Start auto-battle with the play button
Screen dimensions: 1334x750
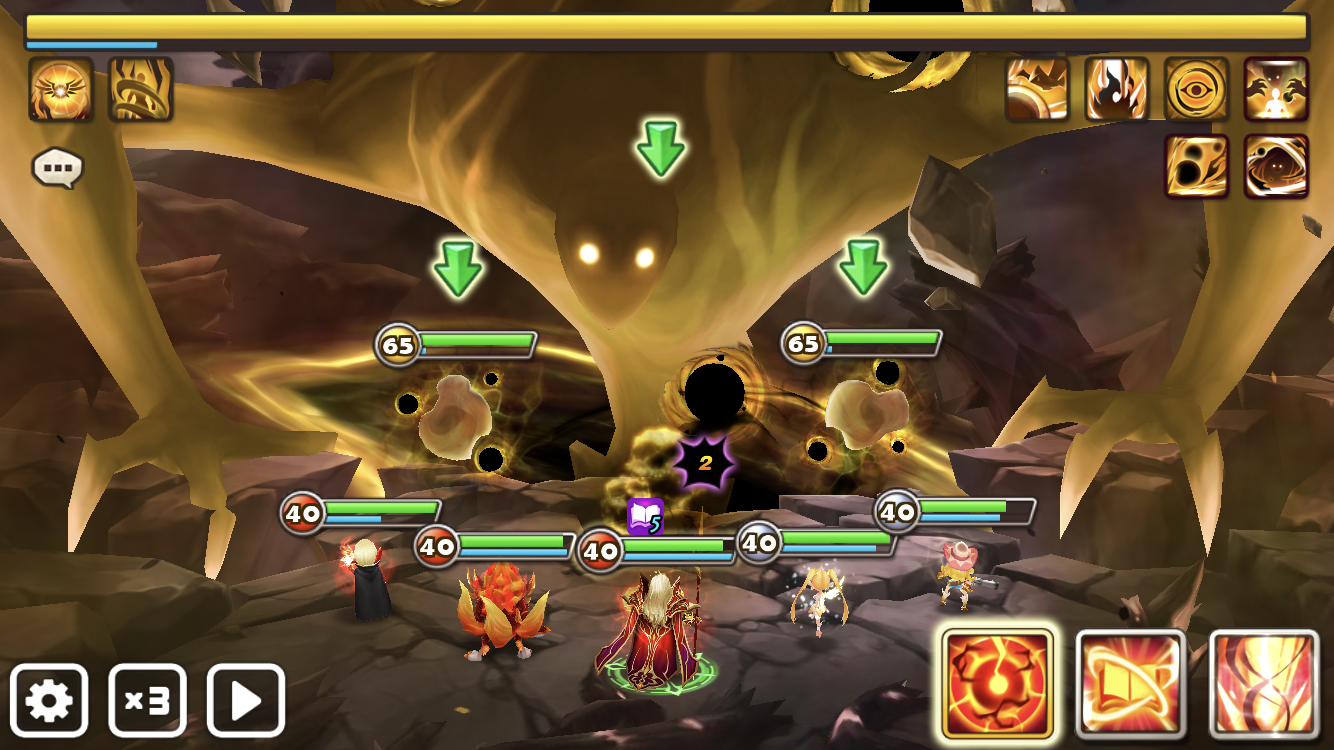coord(246,700)
